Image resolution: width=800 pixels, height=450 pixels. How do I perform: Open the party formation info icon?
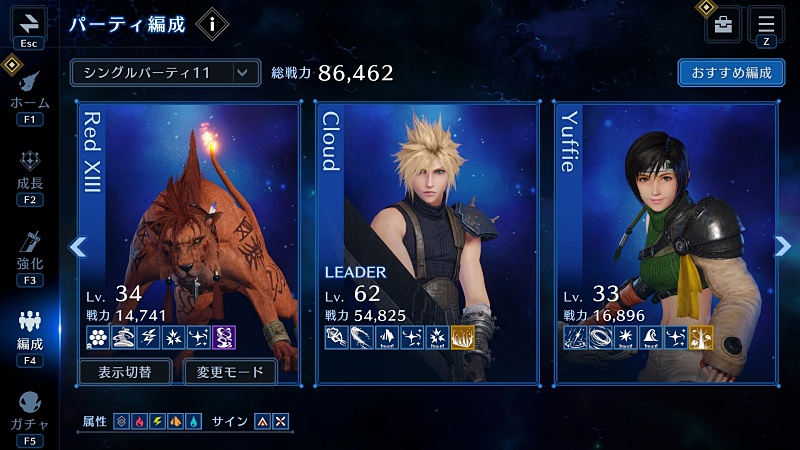[212, 24]
